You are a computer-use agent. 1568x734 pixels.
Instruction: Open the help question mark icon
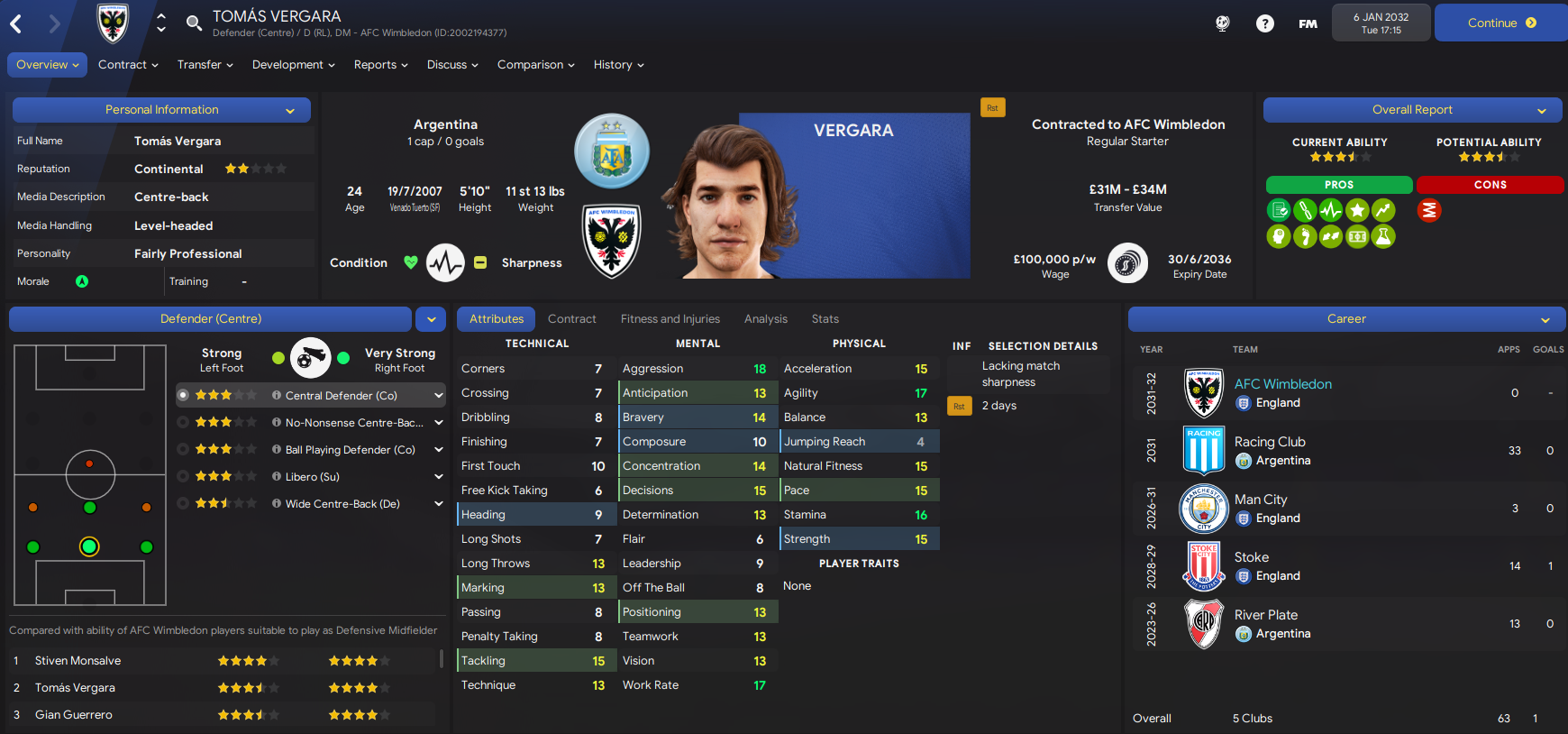pyautogui.click(x=1265, y=23)
